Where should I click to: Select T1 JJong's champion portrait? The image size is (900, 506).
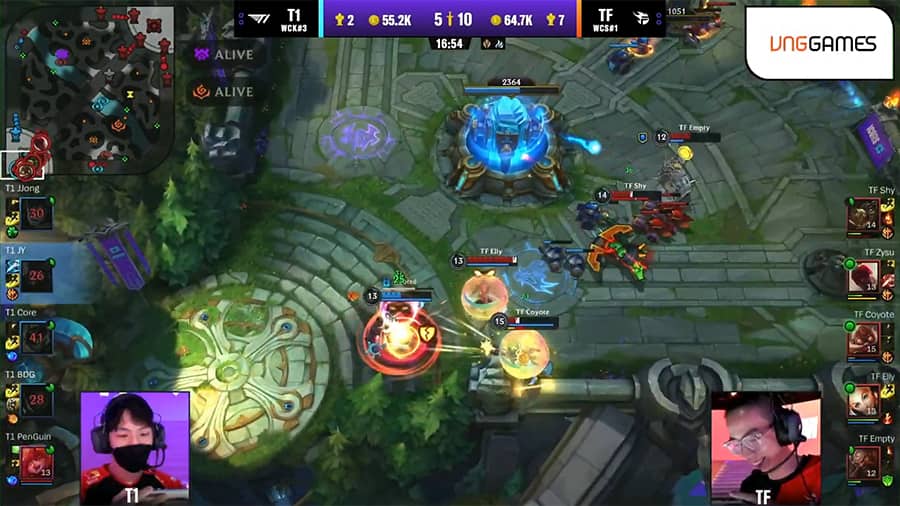coord(37,213)
